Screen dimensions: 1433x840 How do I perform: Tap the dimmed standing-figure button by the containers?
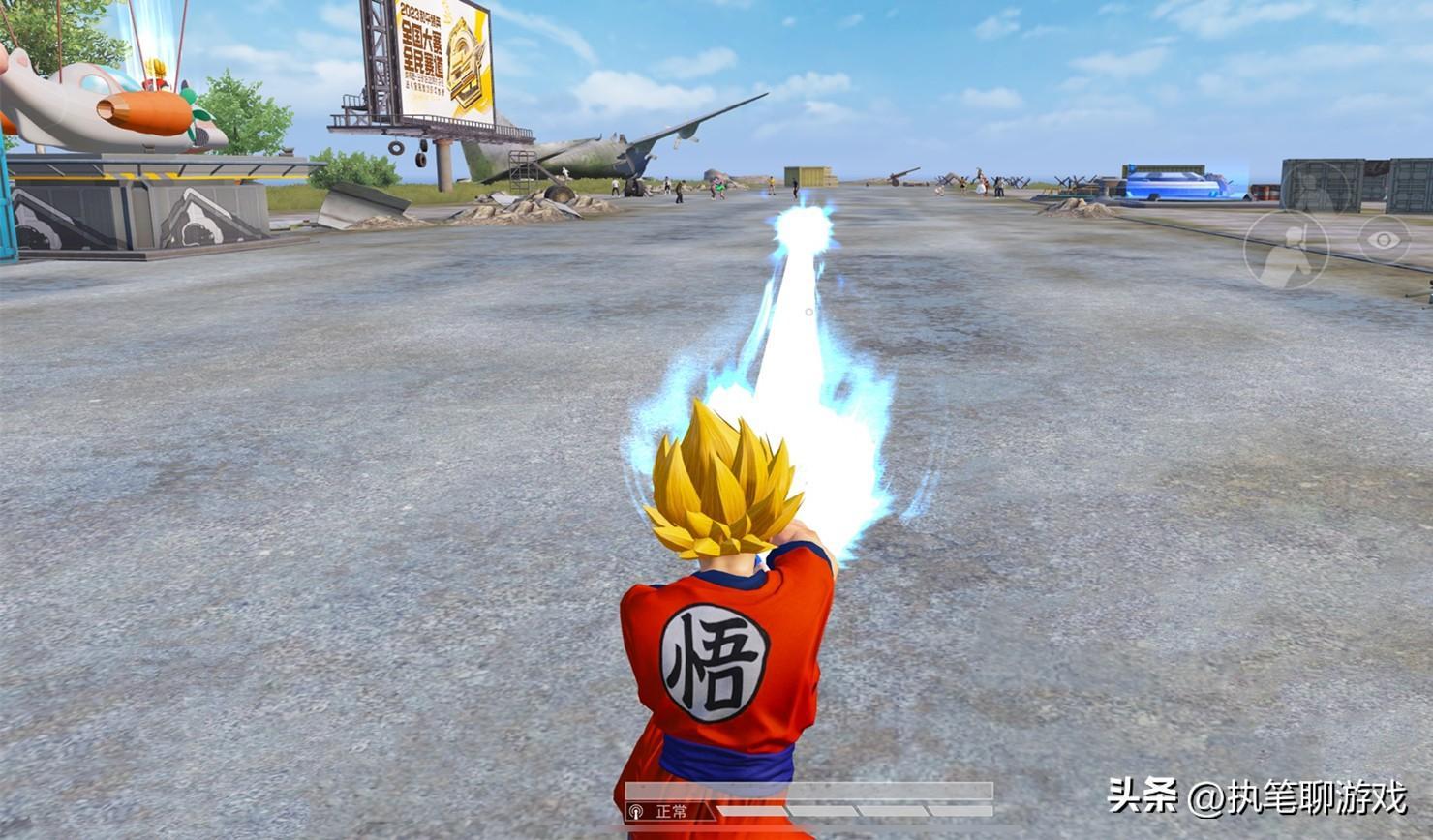(1317, 189)
